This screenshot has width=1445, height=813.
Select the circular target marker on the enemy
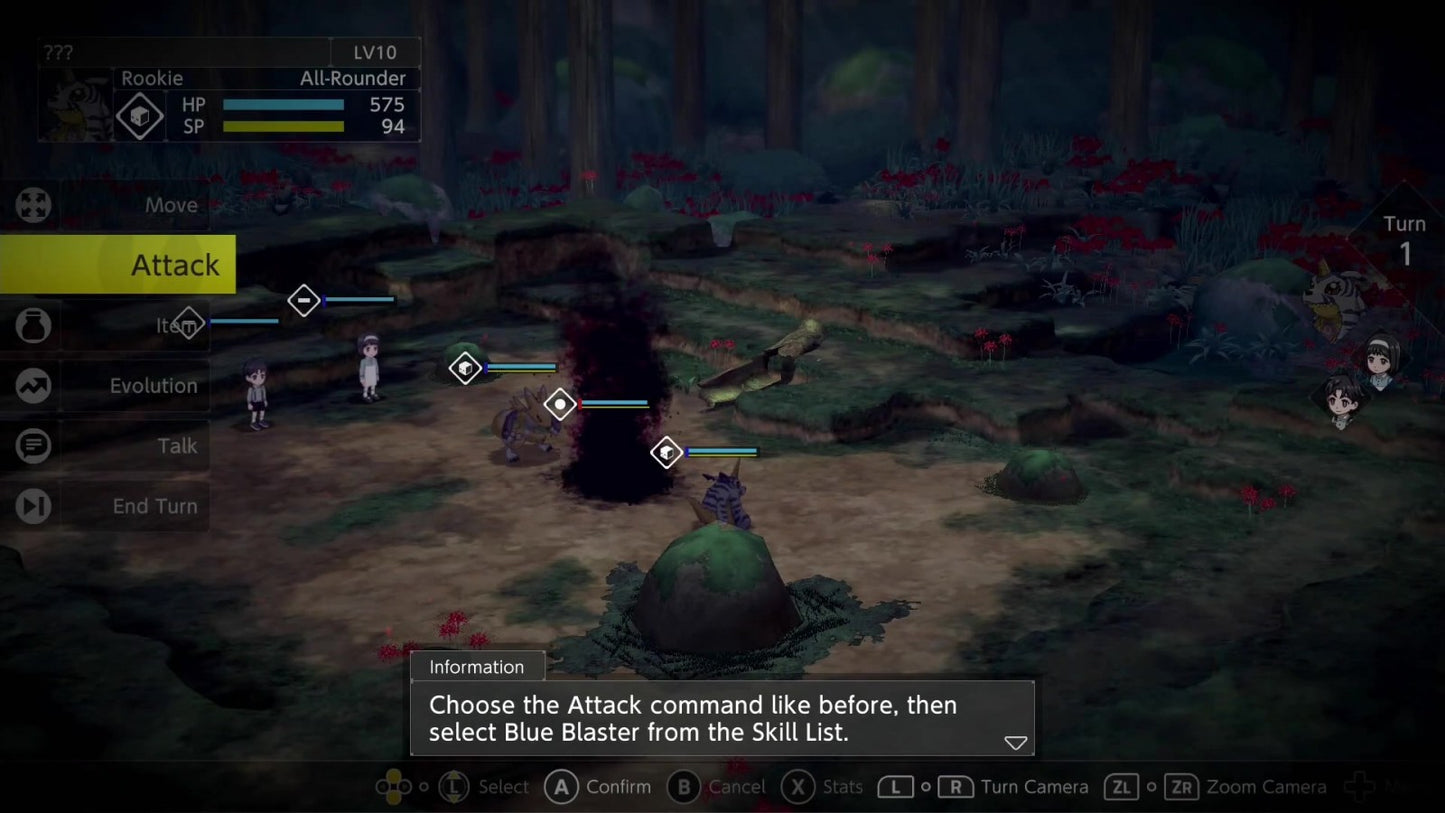click(x=559, y=404)
